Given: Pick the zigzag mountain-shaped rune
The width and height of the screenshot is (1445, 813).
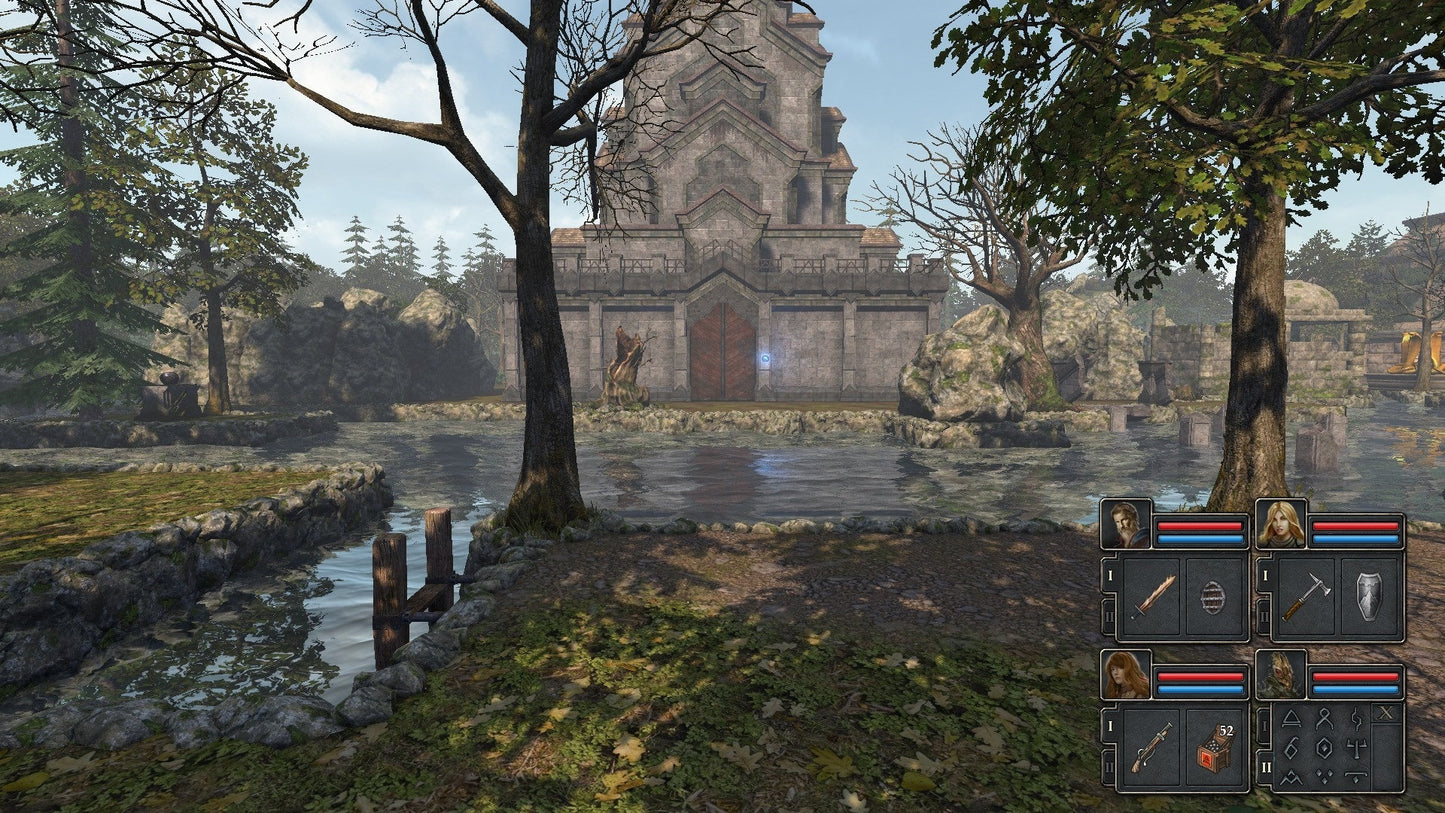Looking at the screenshot, I should pyautogui.click(x=1291, y=775).
